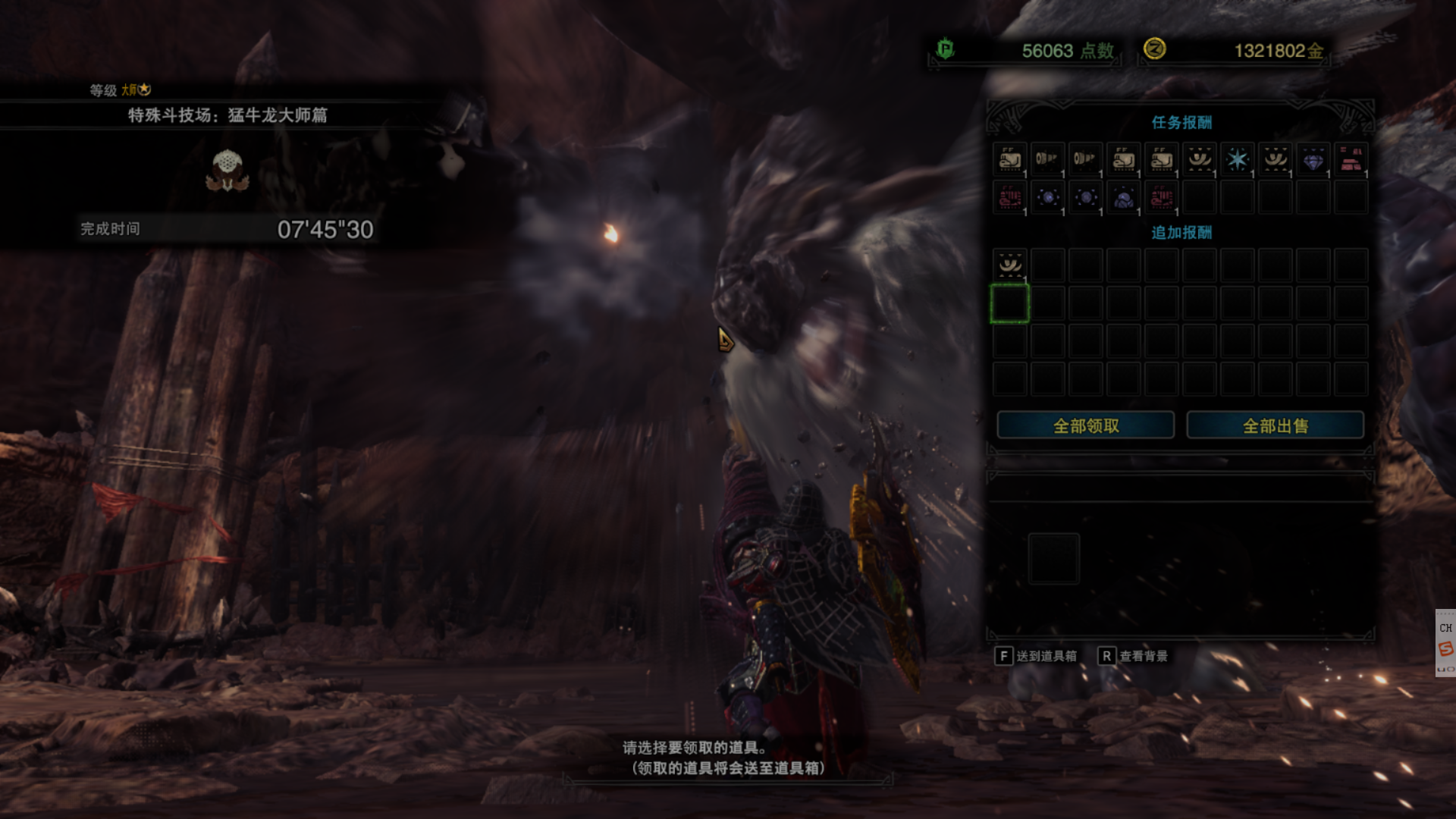This screenshot has height=819, width=1456.
Task: Pick the purple diamond gem reward
Action: [x=1313, y=159]
